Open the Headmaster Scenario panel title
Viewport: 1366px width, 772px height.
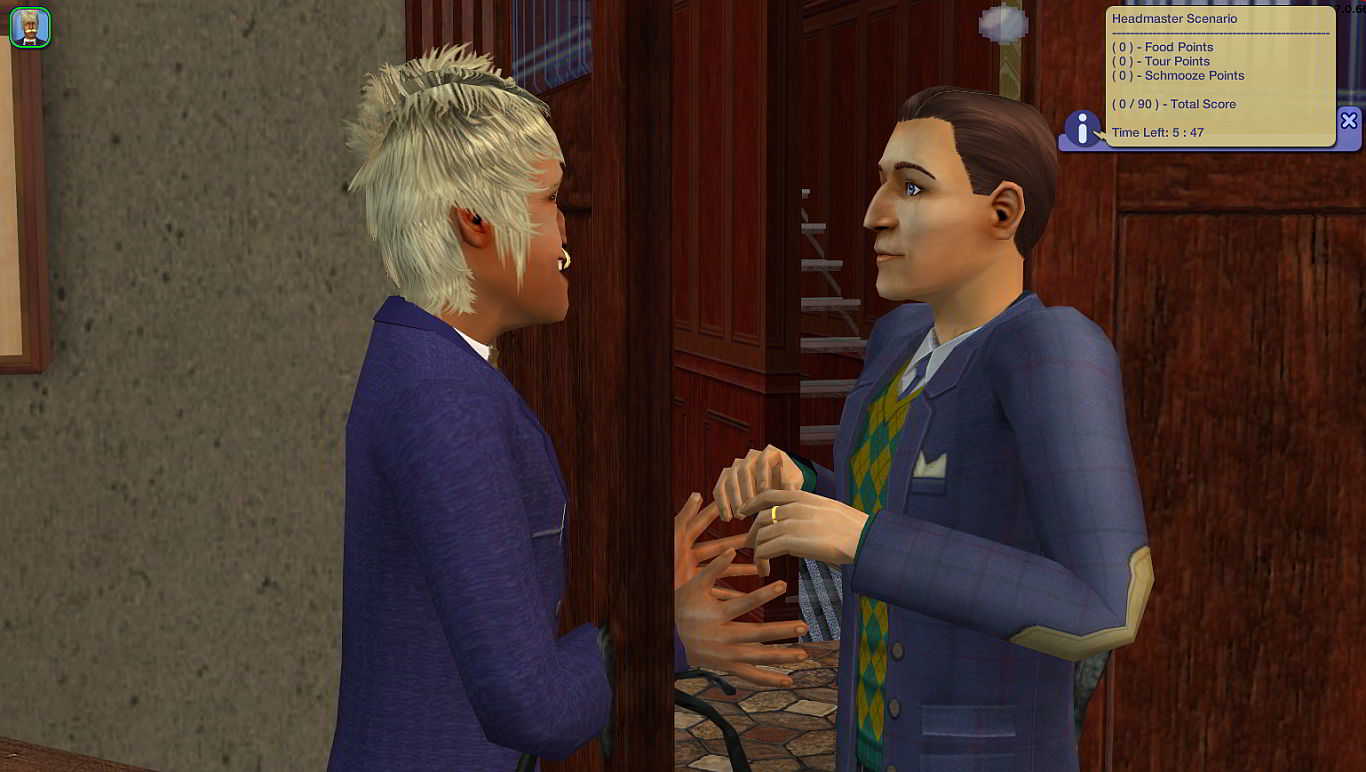click(x=1174, y=18)
